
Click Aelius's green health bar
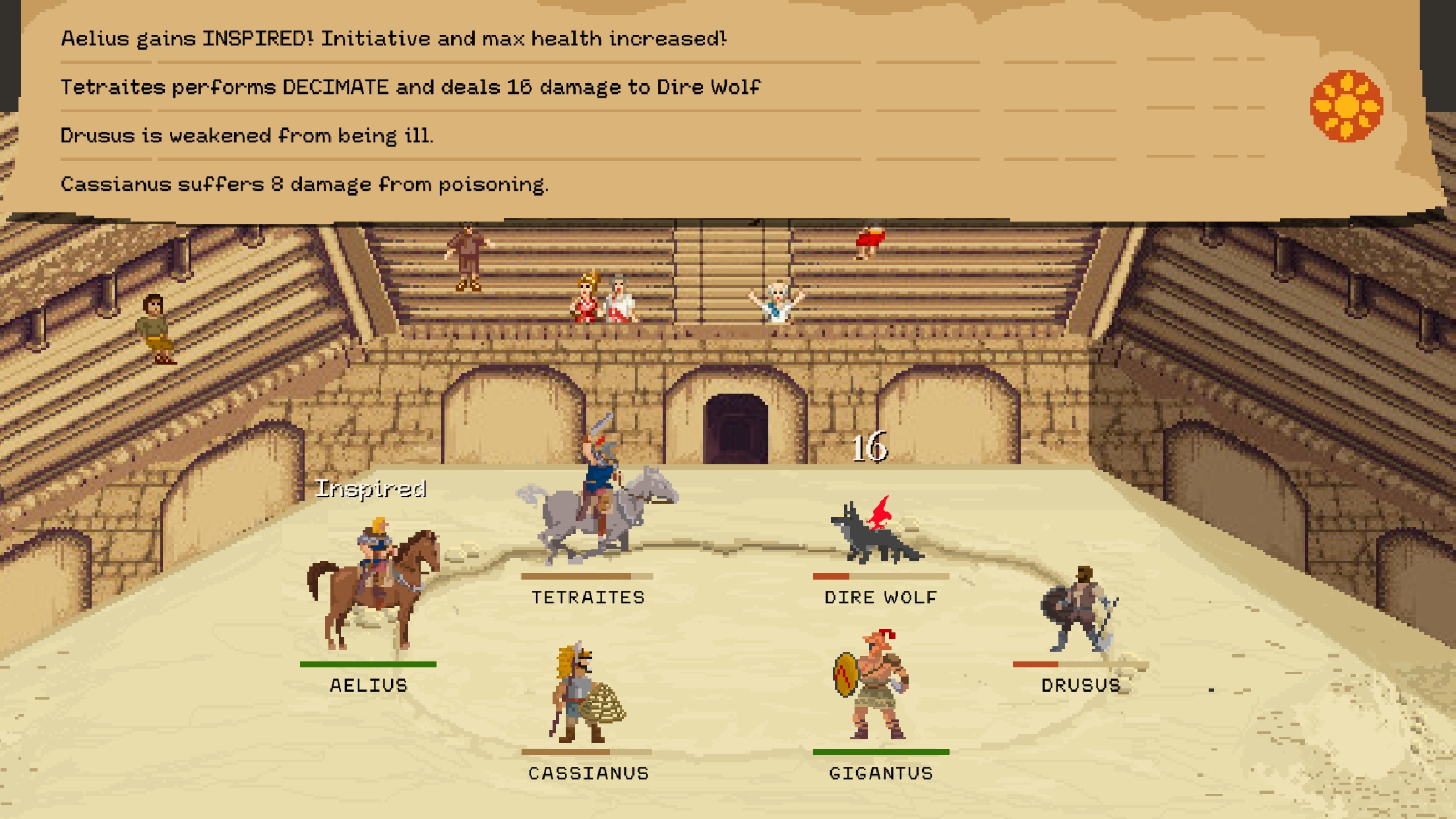pyautogui.click(x=369, y=664)
